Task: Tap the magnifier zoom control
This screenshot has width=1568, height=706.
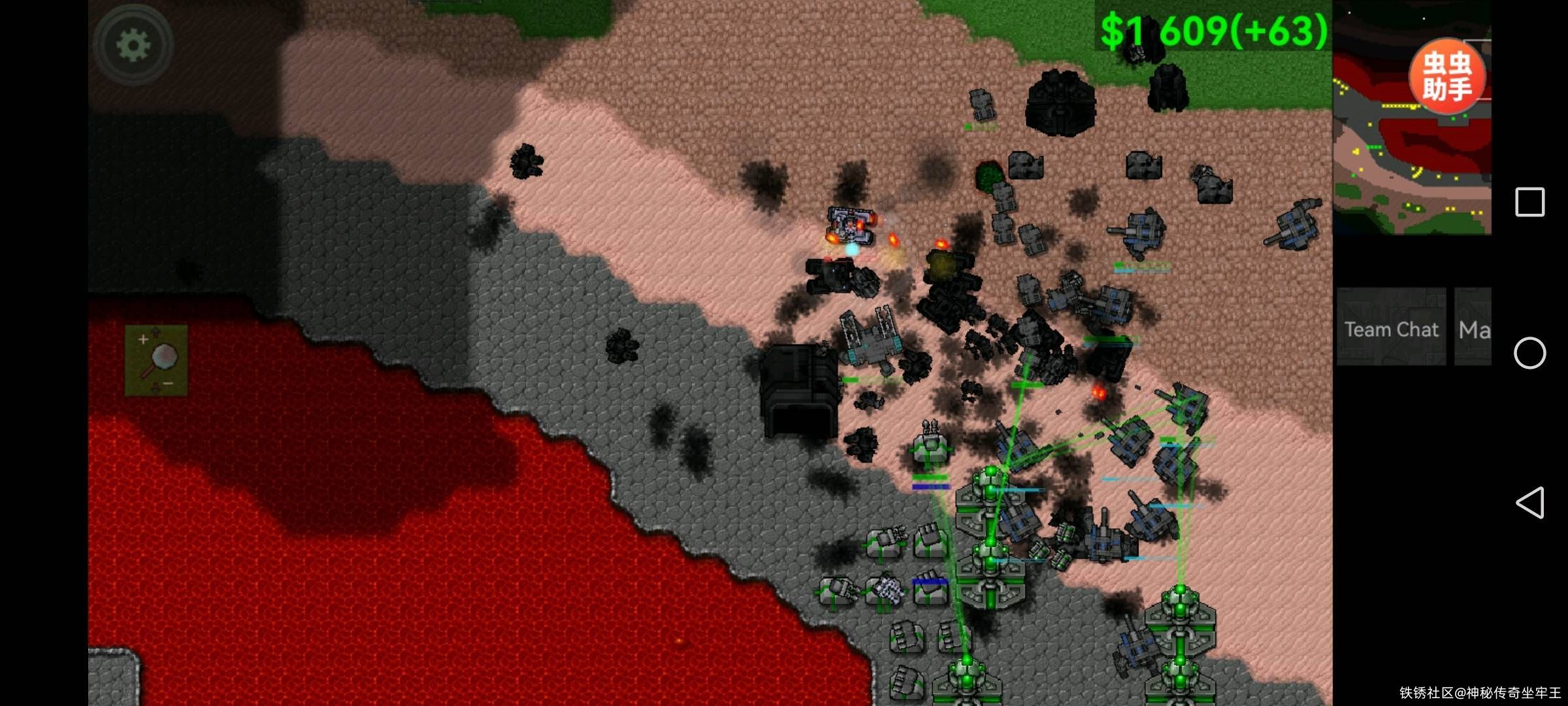Action: coord(157,360)
